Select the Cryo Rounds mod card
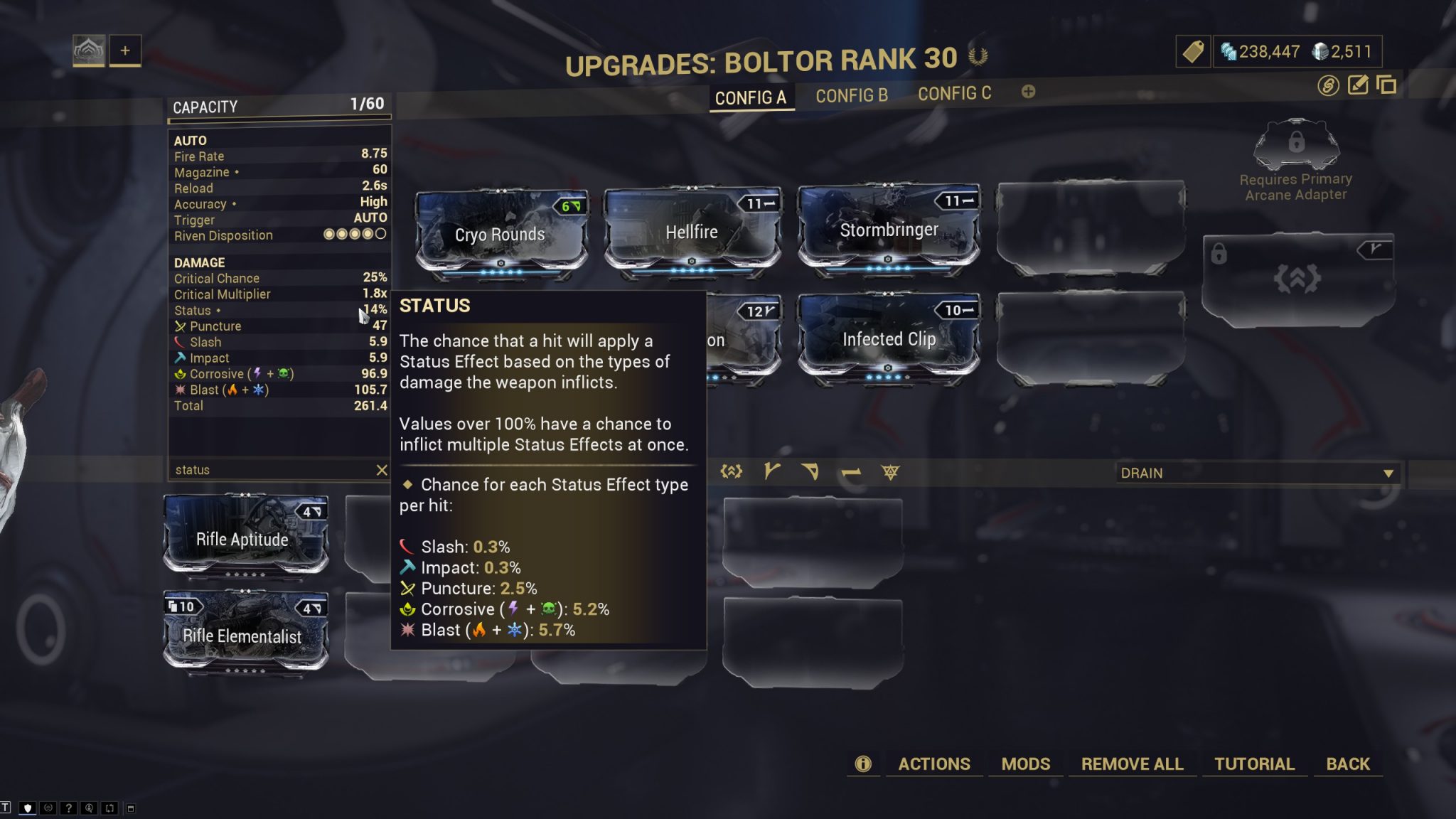This screenshot has width=1456, height=819. coord(500,235)
